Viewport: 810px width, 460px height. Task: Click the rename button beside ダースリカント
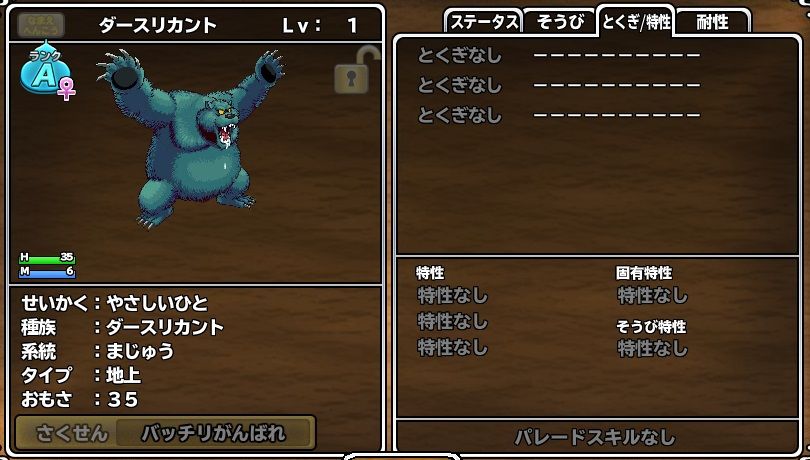(x=41, y=25)
